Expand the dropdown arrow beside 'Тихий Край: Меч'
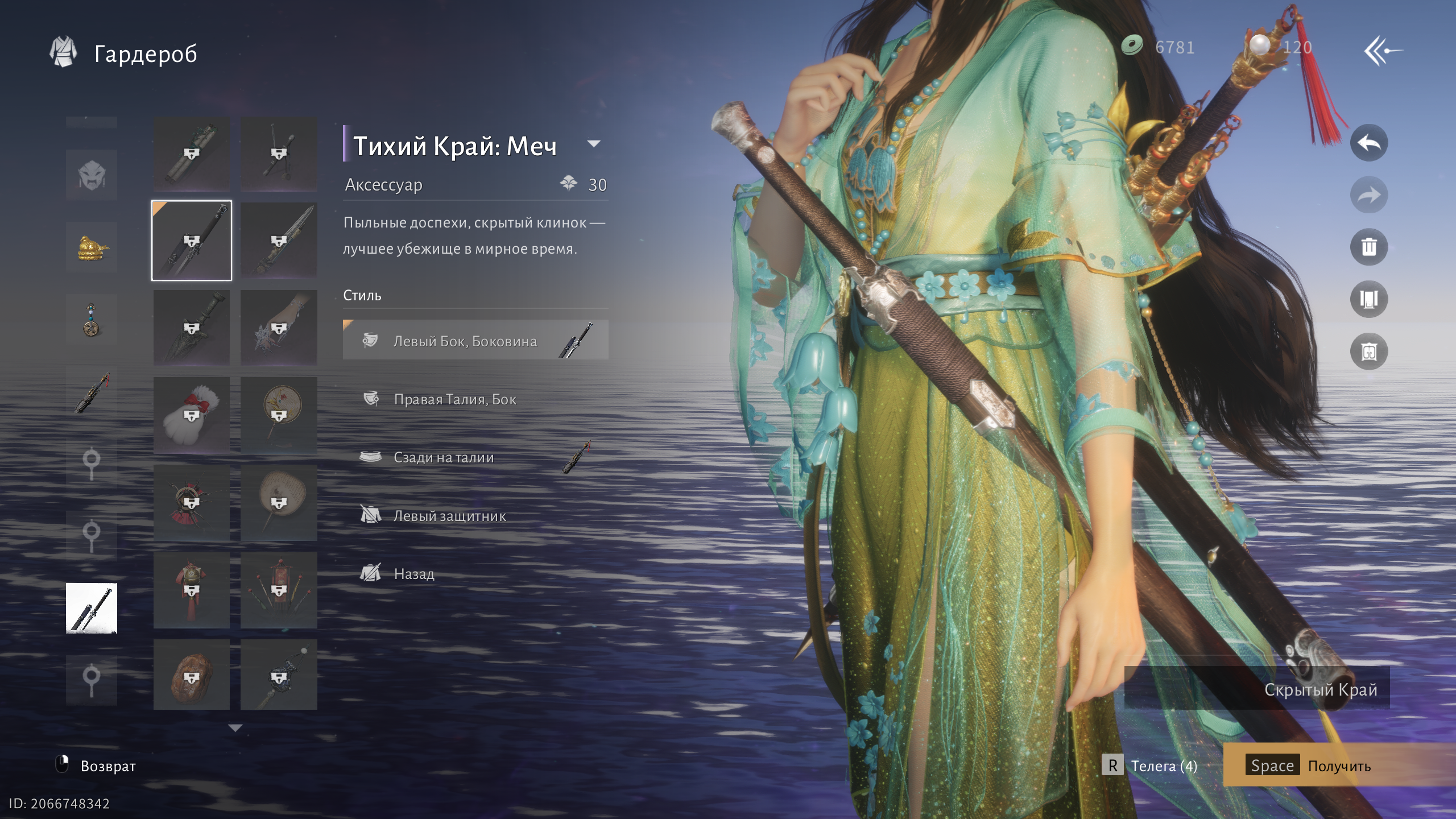Image resolution: width=1456 pixels, height=819 pixels. [594, 144]
